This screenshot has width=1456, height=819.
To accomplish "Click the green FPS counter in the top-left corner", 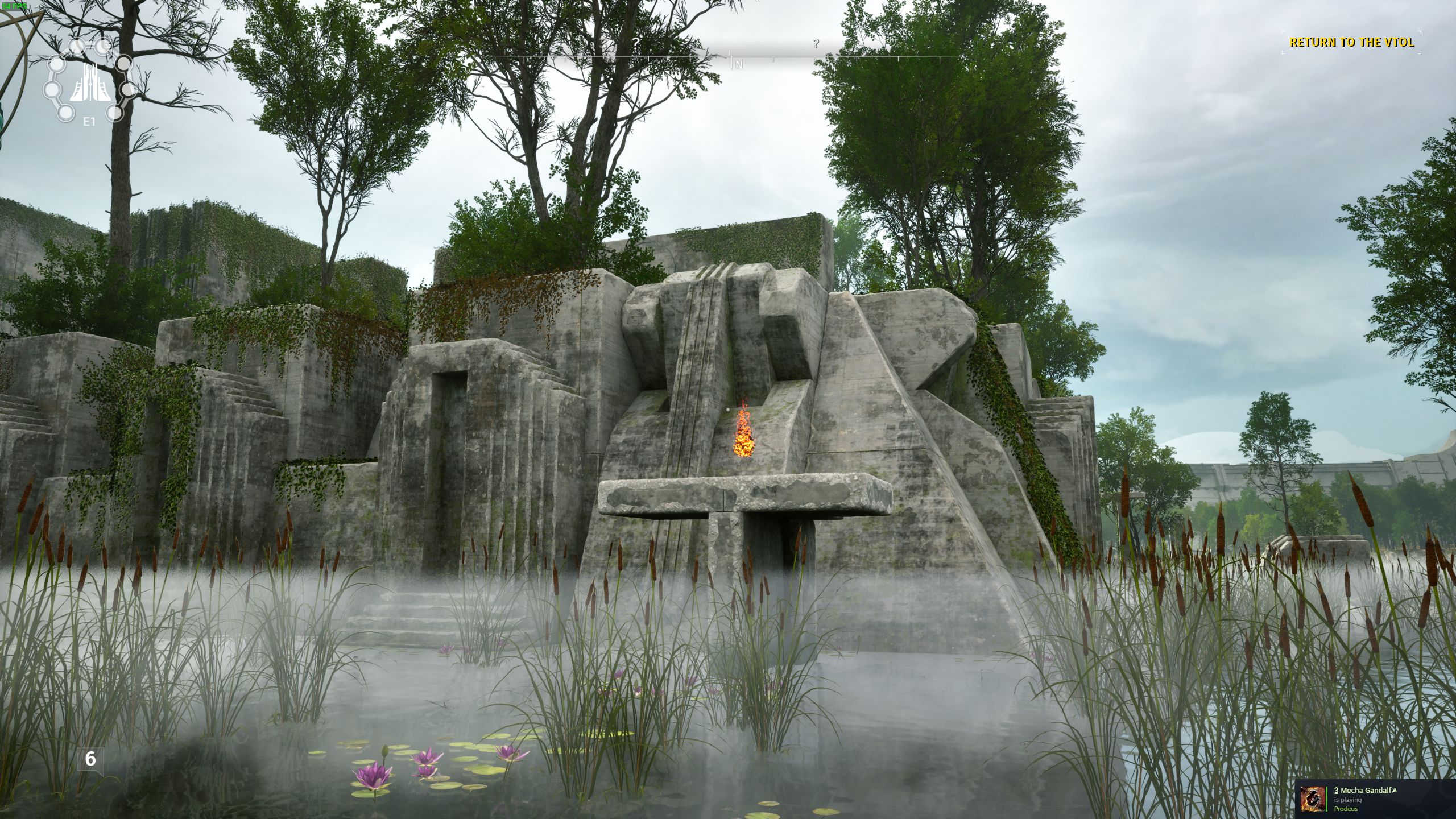I will click(16, 7).
